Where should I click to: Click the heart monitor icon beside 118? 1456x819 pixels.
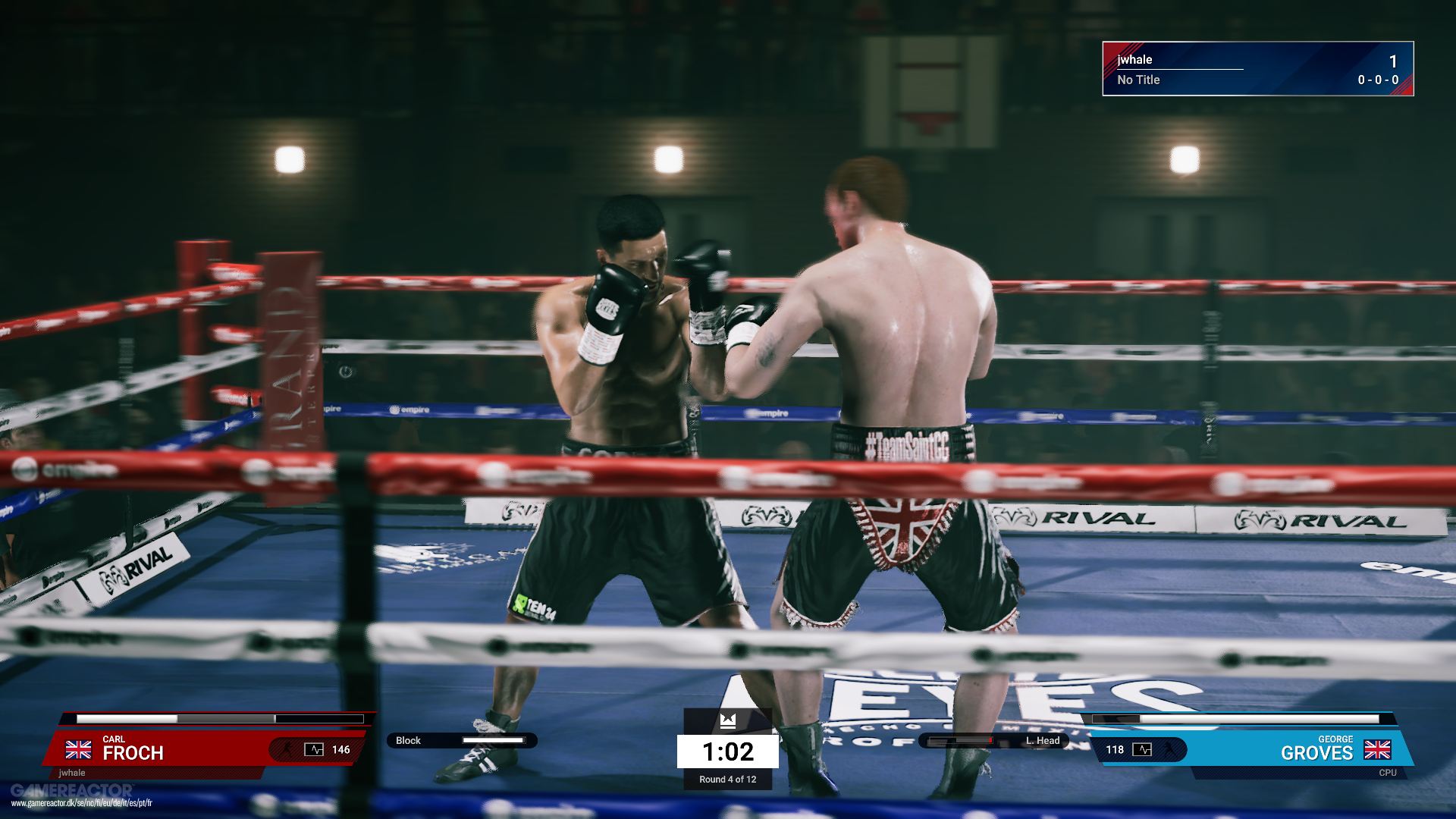pyautogui.click(x=1142, y=750)
